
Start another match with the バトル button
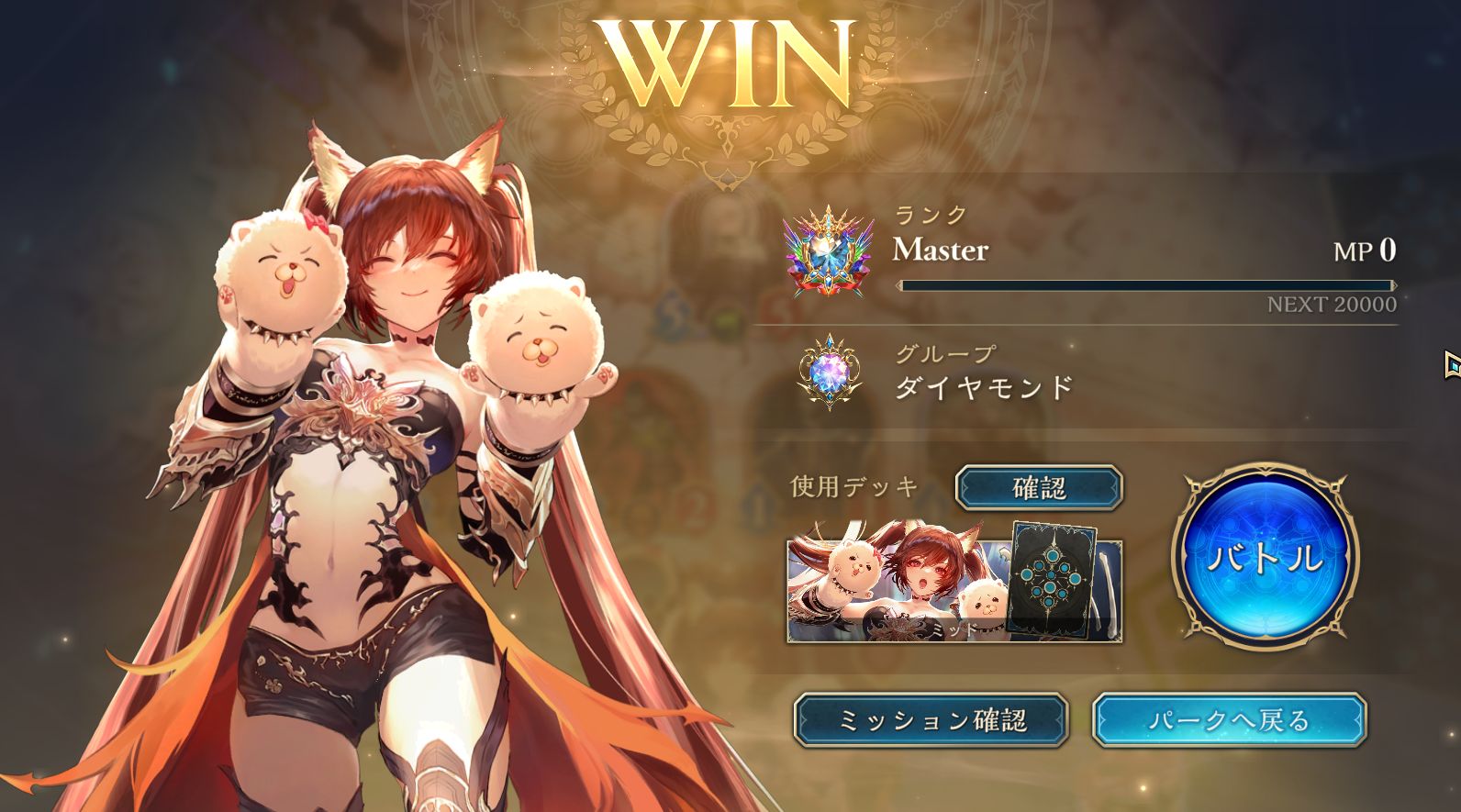1265,556
